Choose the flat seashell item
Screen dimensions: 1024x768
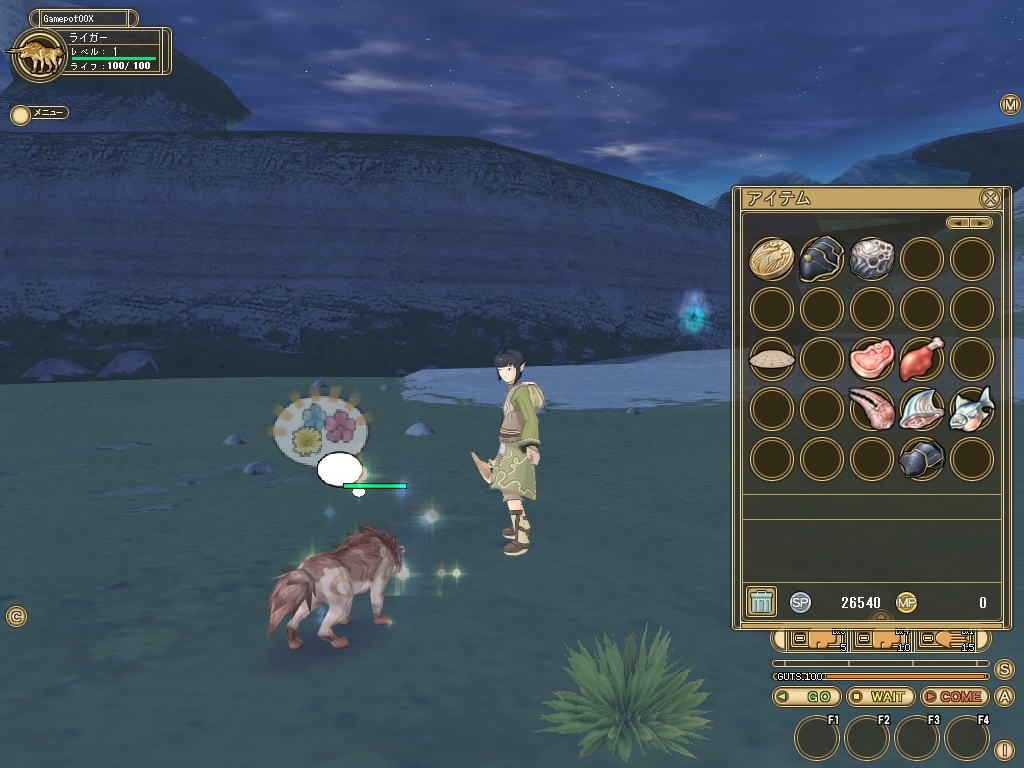(x=771, y=359)
